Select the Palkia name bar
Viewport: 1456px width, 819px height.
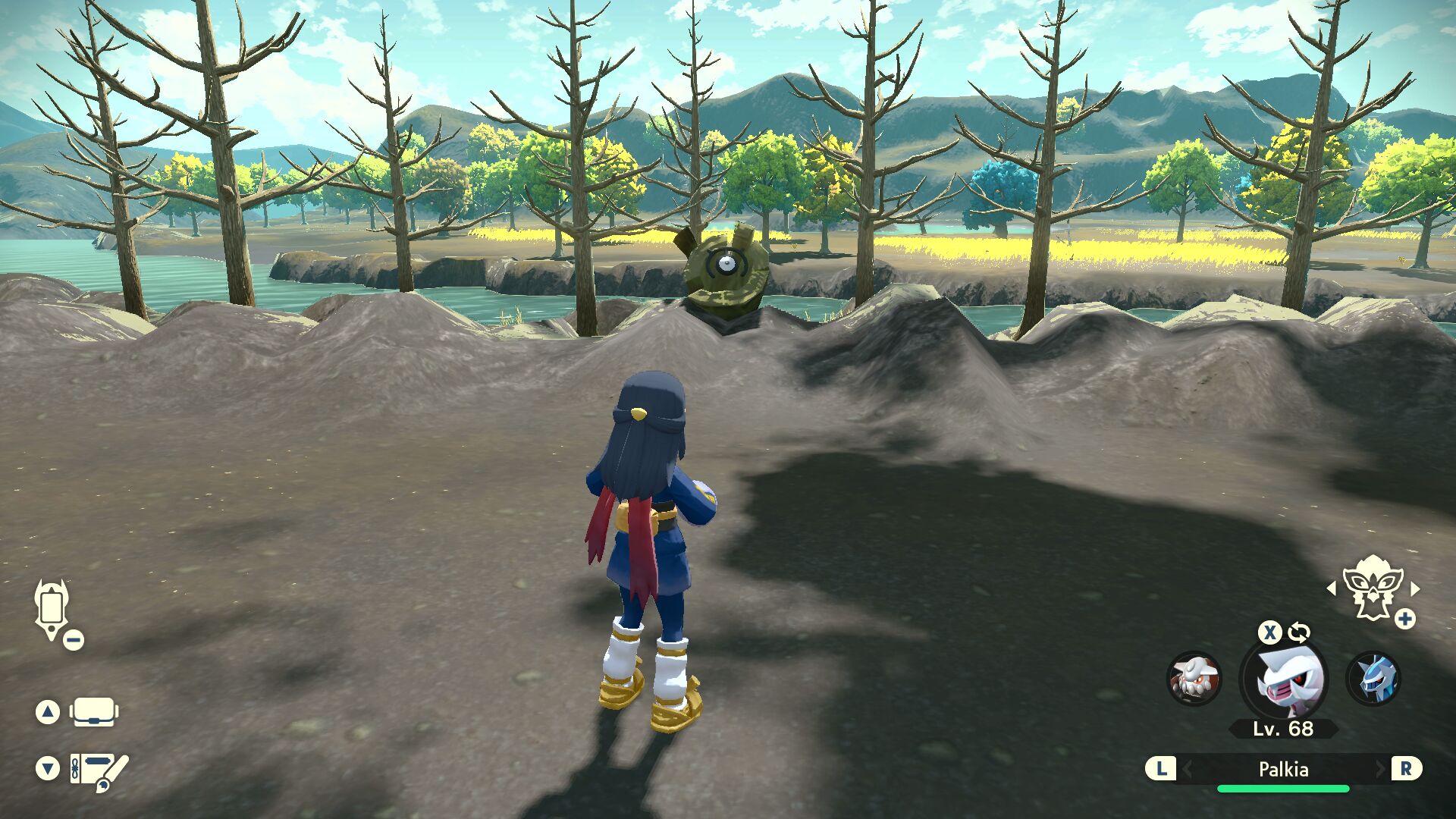(x=1283, y=770)
